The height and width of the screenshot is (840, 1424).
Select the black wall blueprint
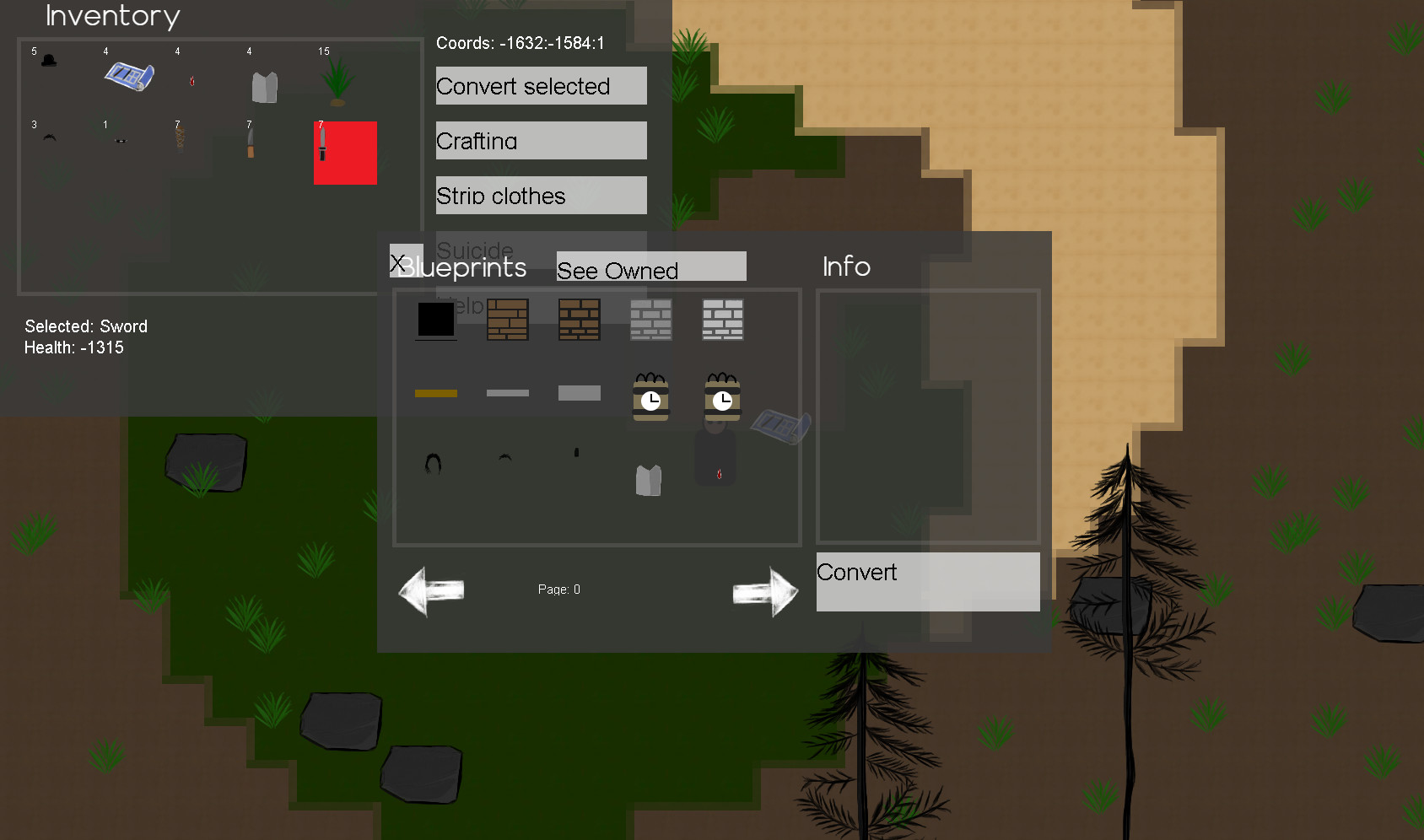[435, 320]
